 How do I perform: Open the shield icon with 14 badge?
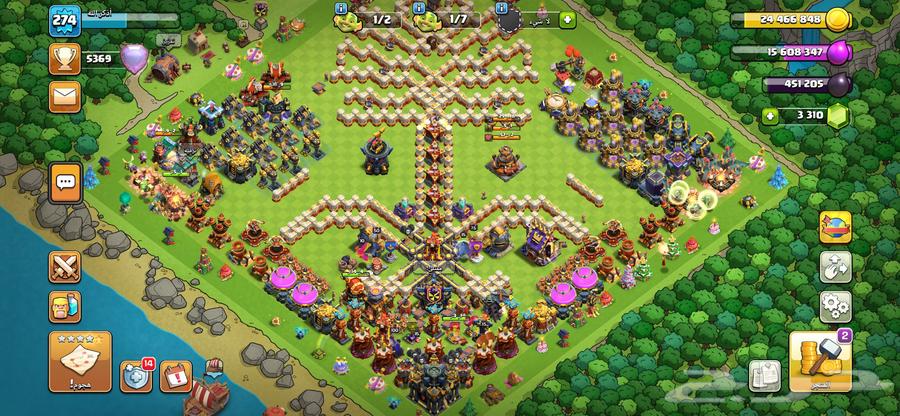pyautogui.click(x=135, y=376)
